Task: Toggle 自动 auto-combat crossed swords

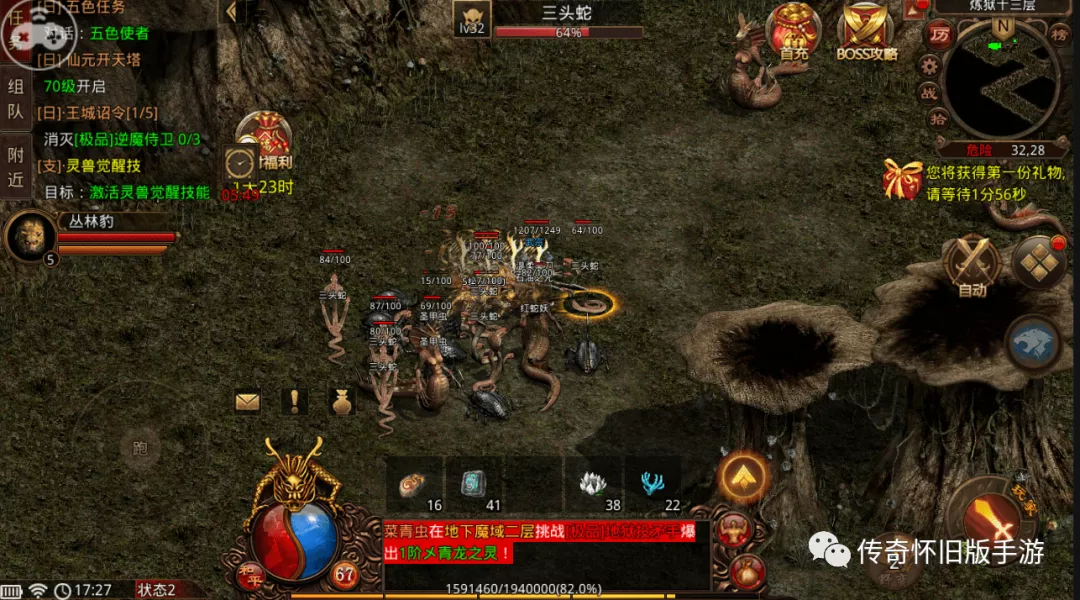Action: [971, 264]
